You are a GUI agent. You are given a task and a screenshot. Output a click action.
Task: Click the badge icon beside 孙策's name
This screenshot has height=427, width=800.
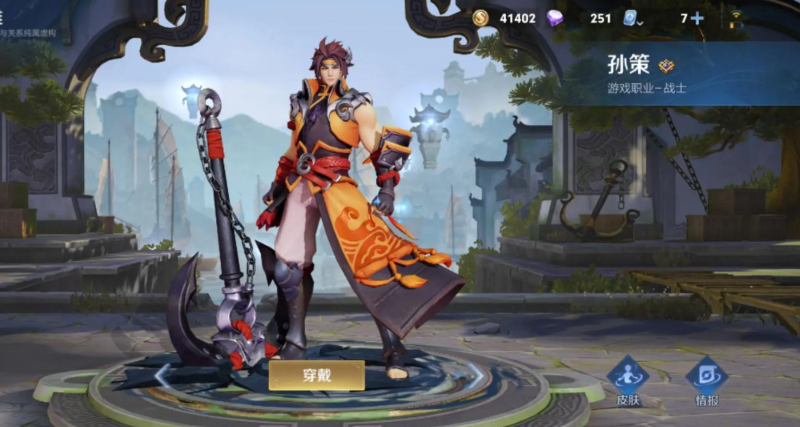667,66
